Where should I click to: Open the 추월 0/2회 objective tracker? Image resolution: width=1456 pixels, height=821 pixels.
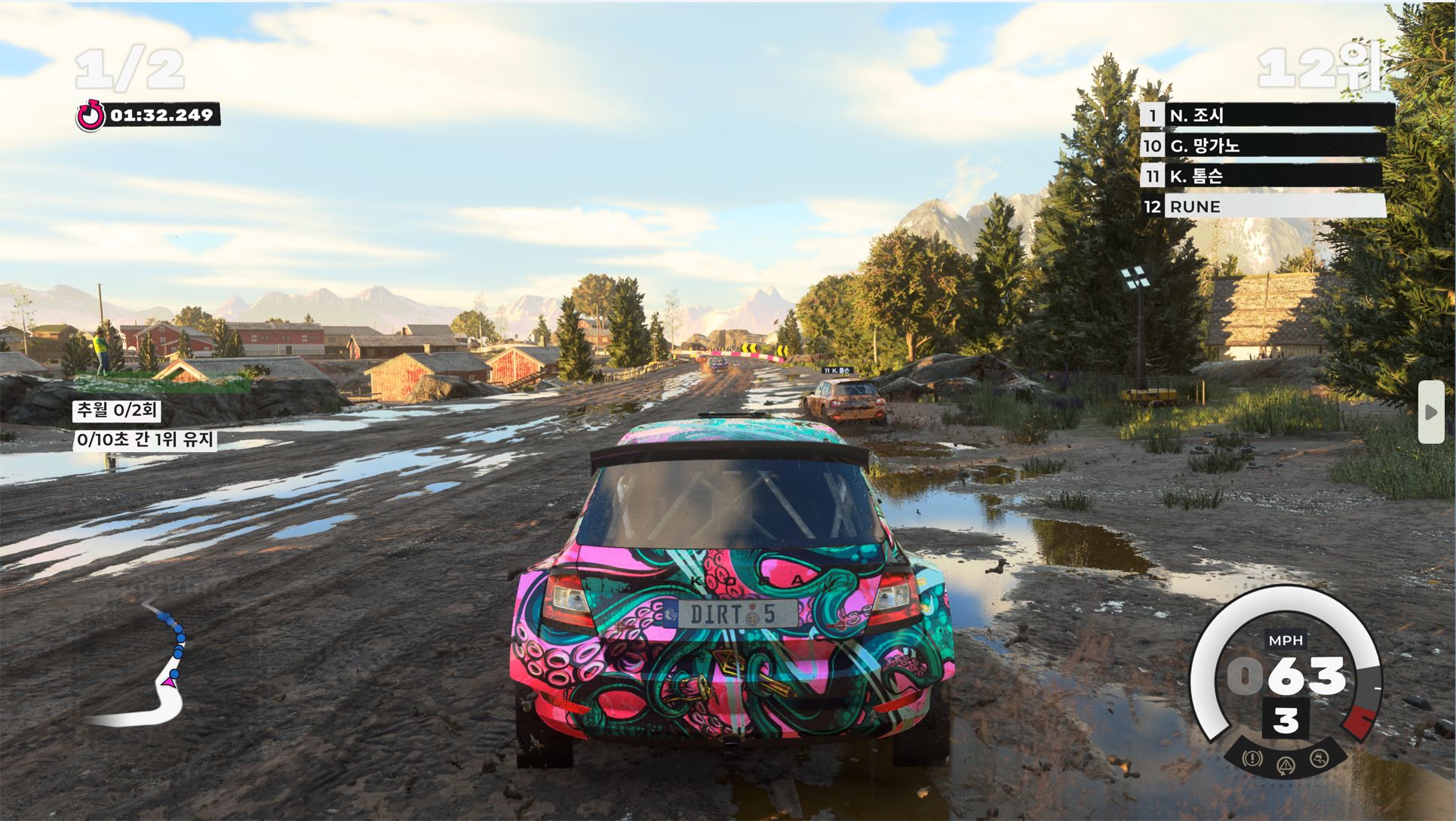(x=117, y=410)
